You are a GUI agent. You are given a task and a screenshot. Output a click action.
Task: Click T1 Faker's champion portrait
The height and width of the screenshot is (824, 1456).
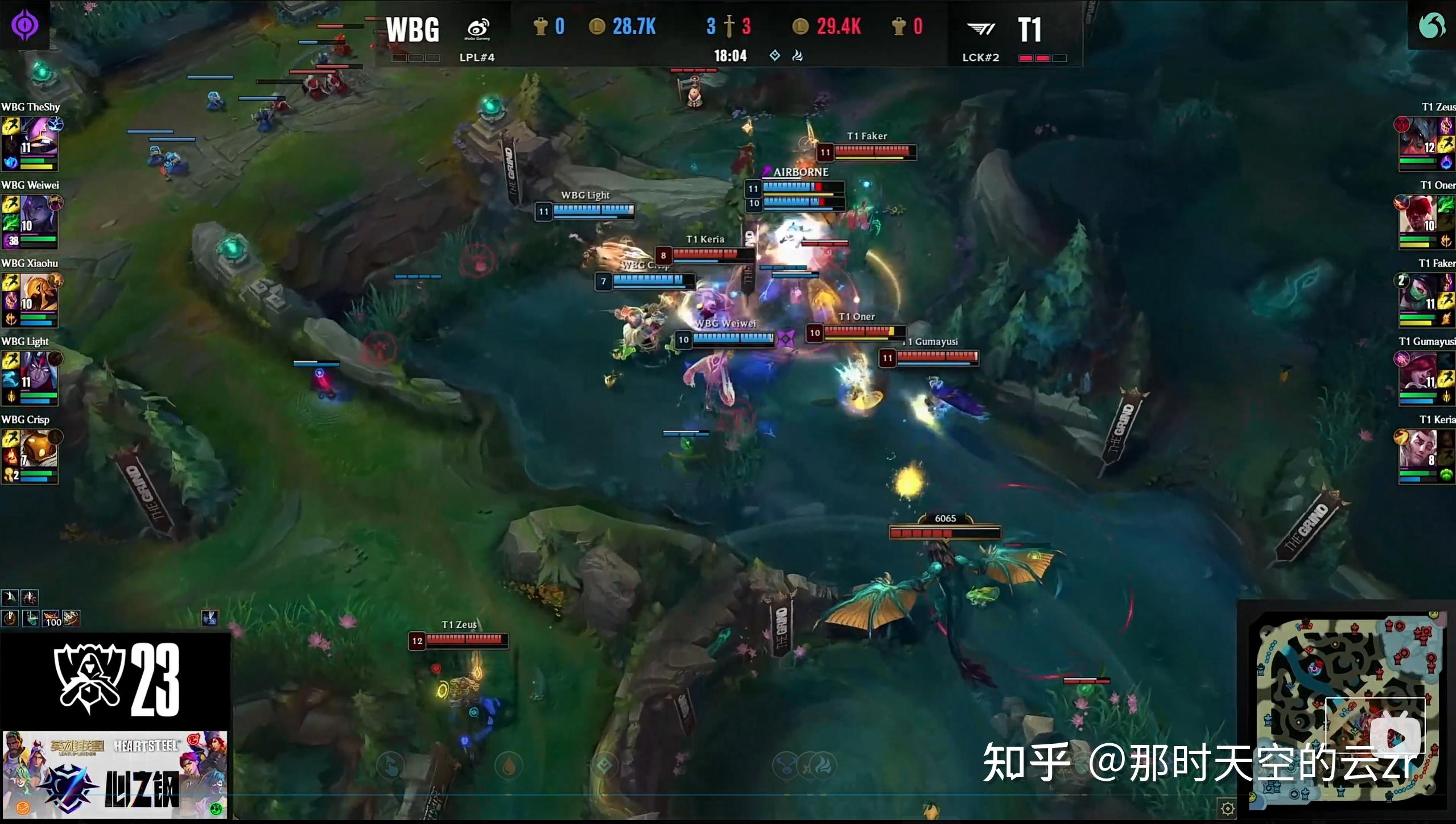[x=1417, y=293]
